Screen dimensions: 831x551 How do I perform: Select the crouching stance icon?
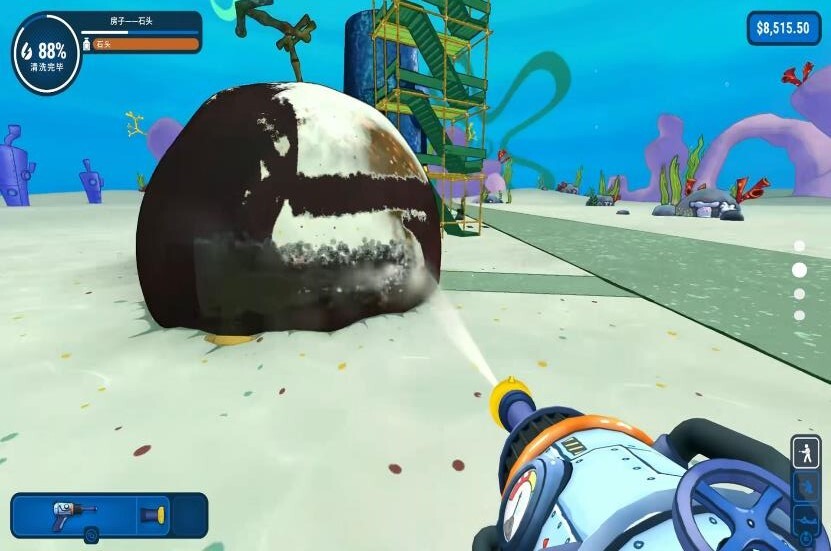(805, 489)
